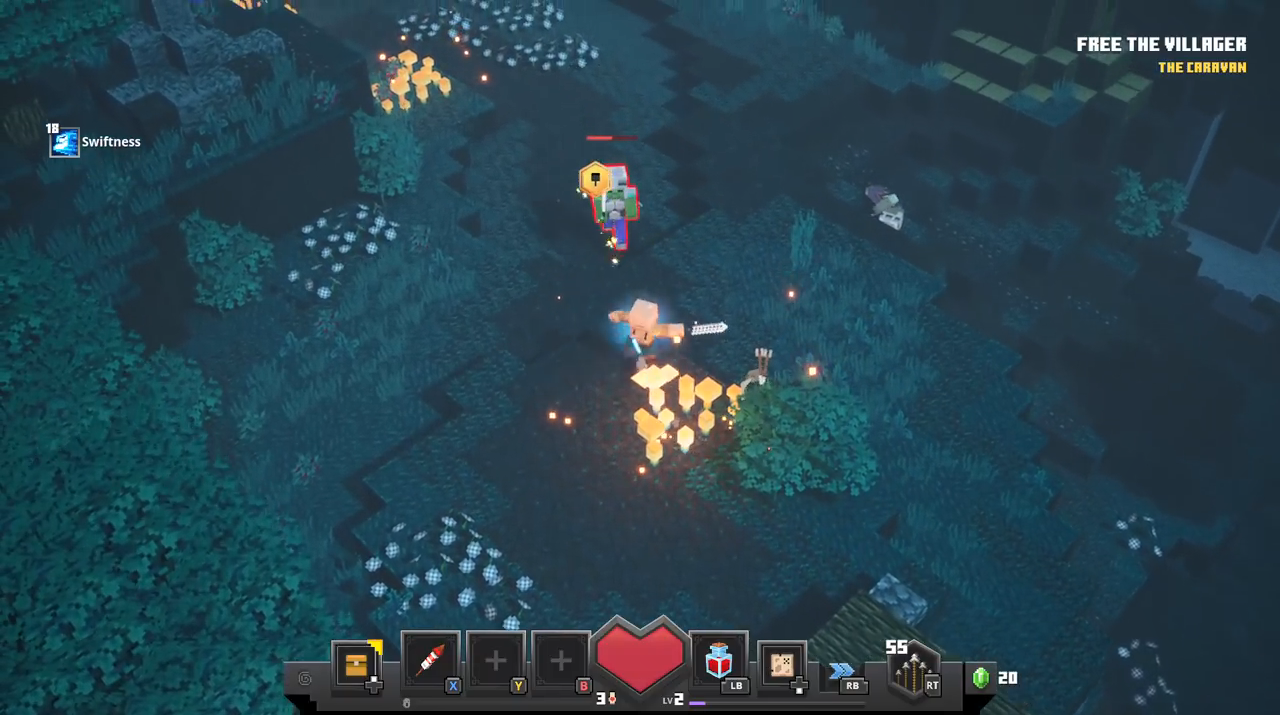Activate the firework rocket artifact slot
1280x715 pixels.
(x=430, y=662)
